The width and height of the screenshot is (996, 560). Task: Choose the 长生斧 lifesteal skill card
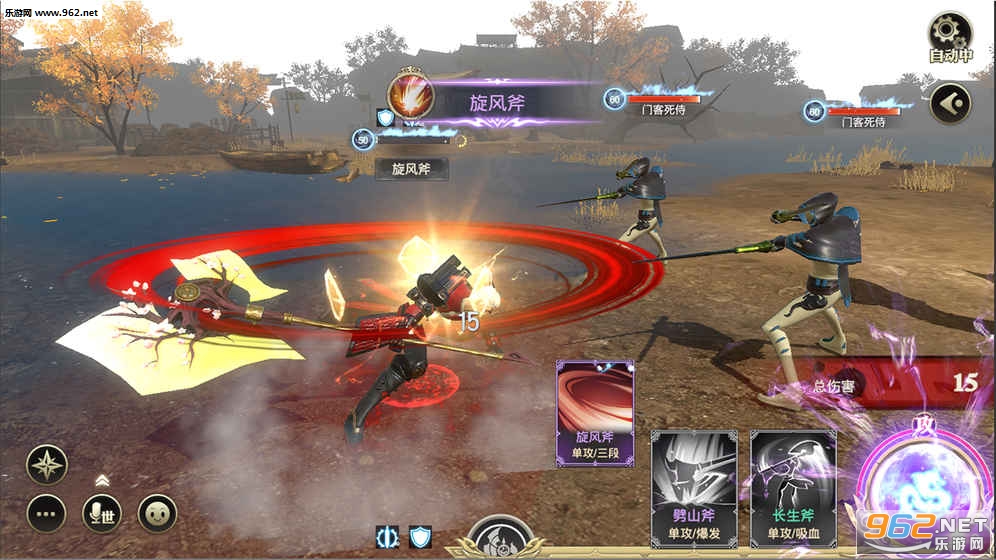[793, 489]
